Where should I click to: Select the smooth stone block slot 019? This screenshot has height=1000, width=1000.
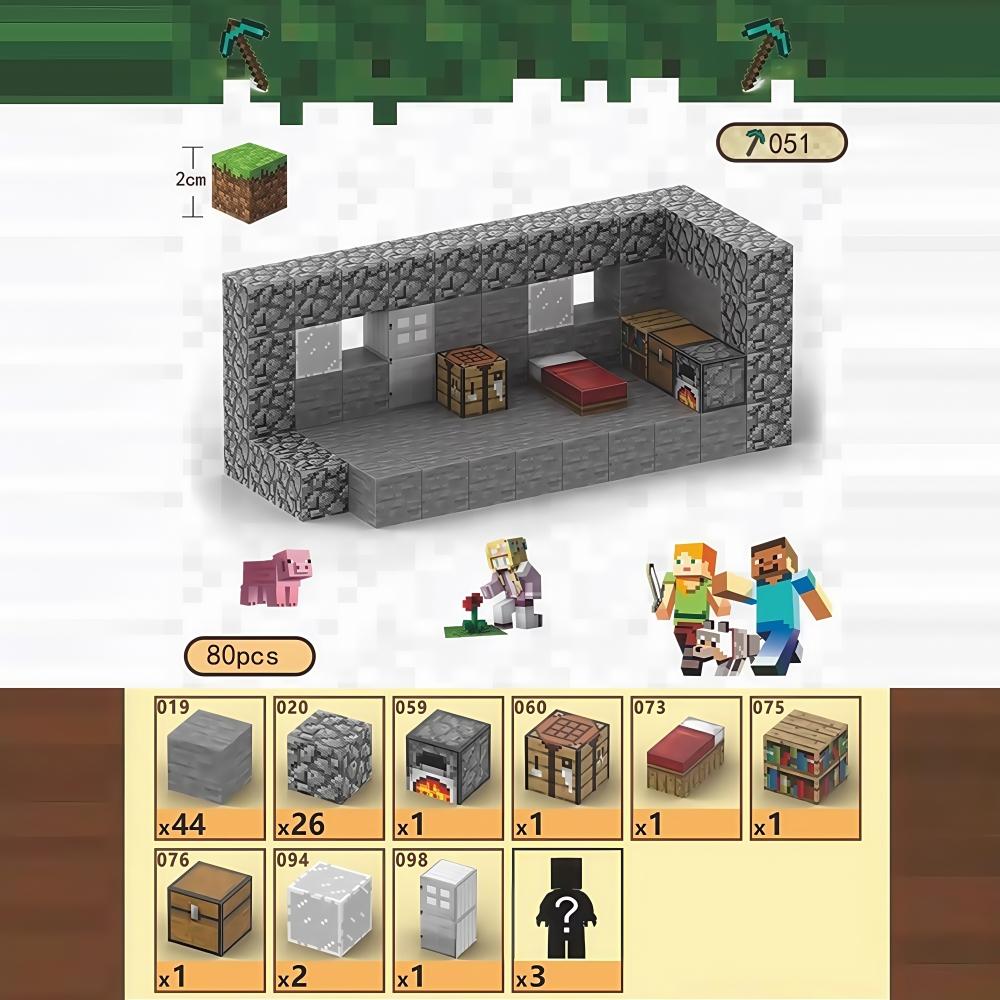(x=210, y=767)
